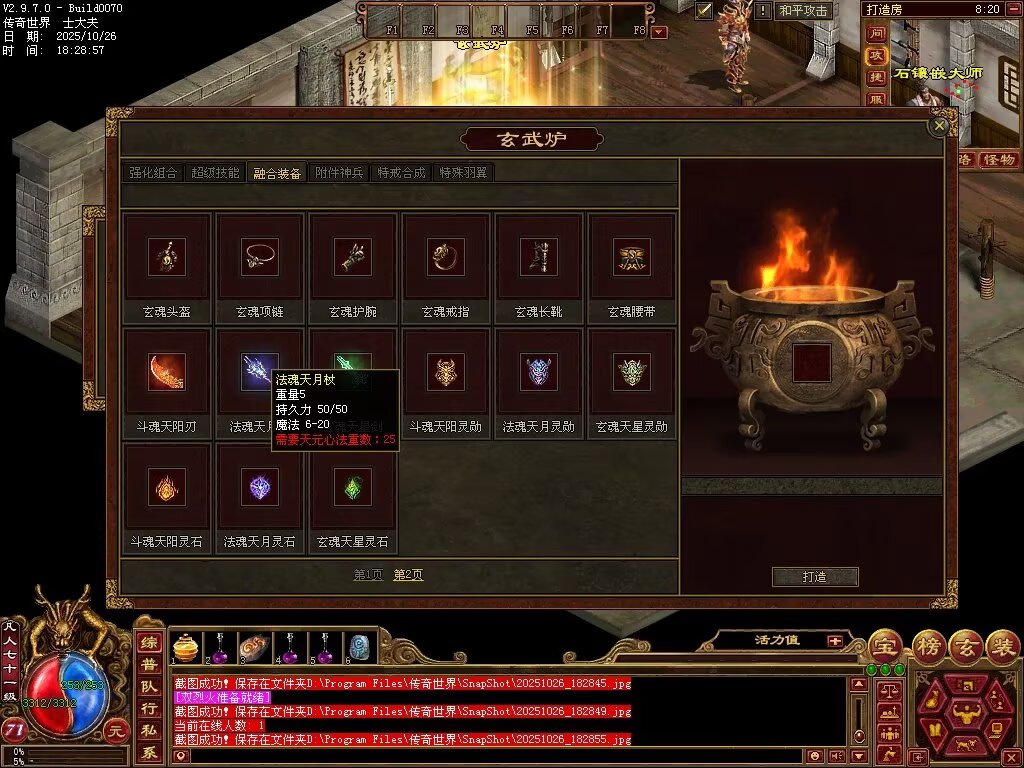Close the 玄武炉 forge window

(938, 126)
